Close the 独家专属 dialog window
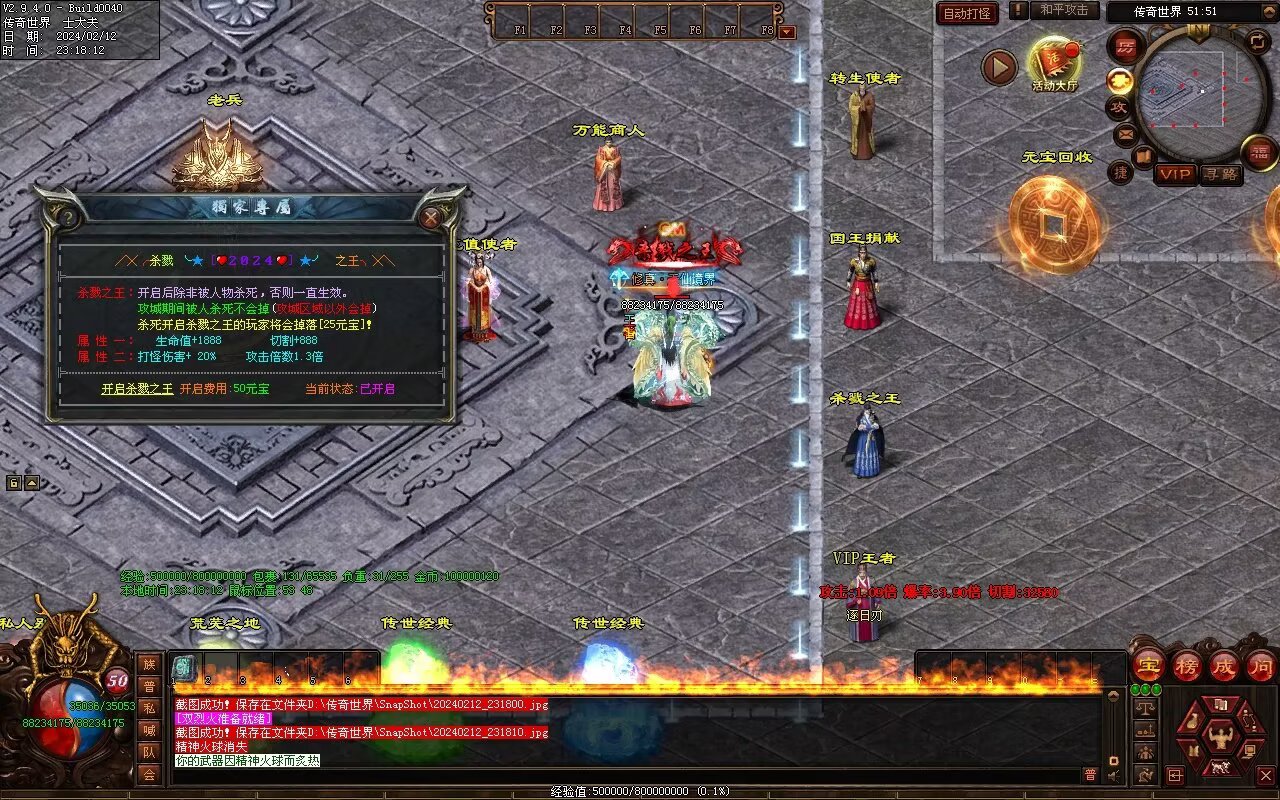 click(x=431, y=217)
